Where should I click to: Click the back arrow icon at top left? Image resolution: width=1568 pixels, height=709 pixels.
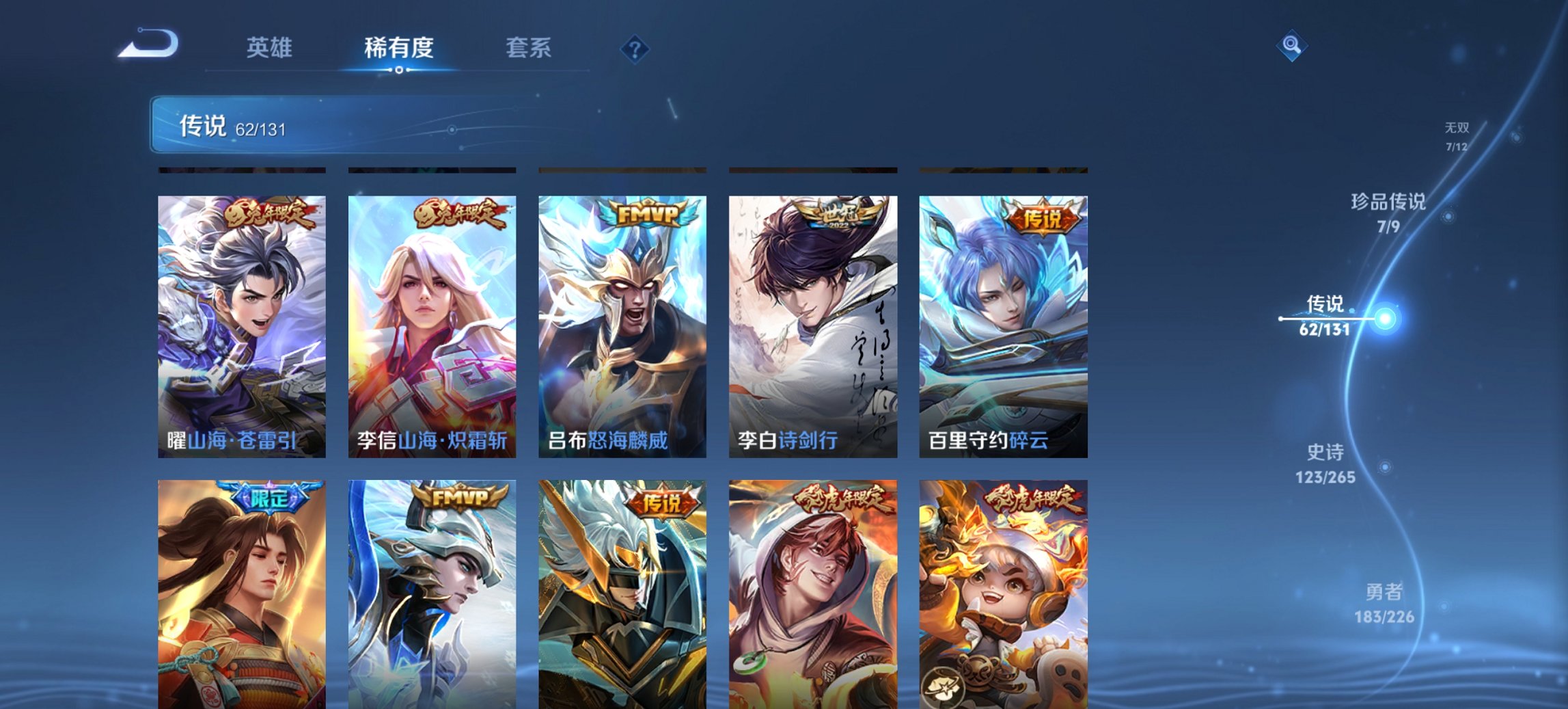pos(147,44)
